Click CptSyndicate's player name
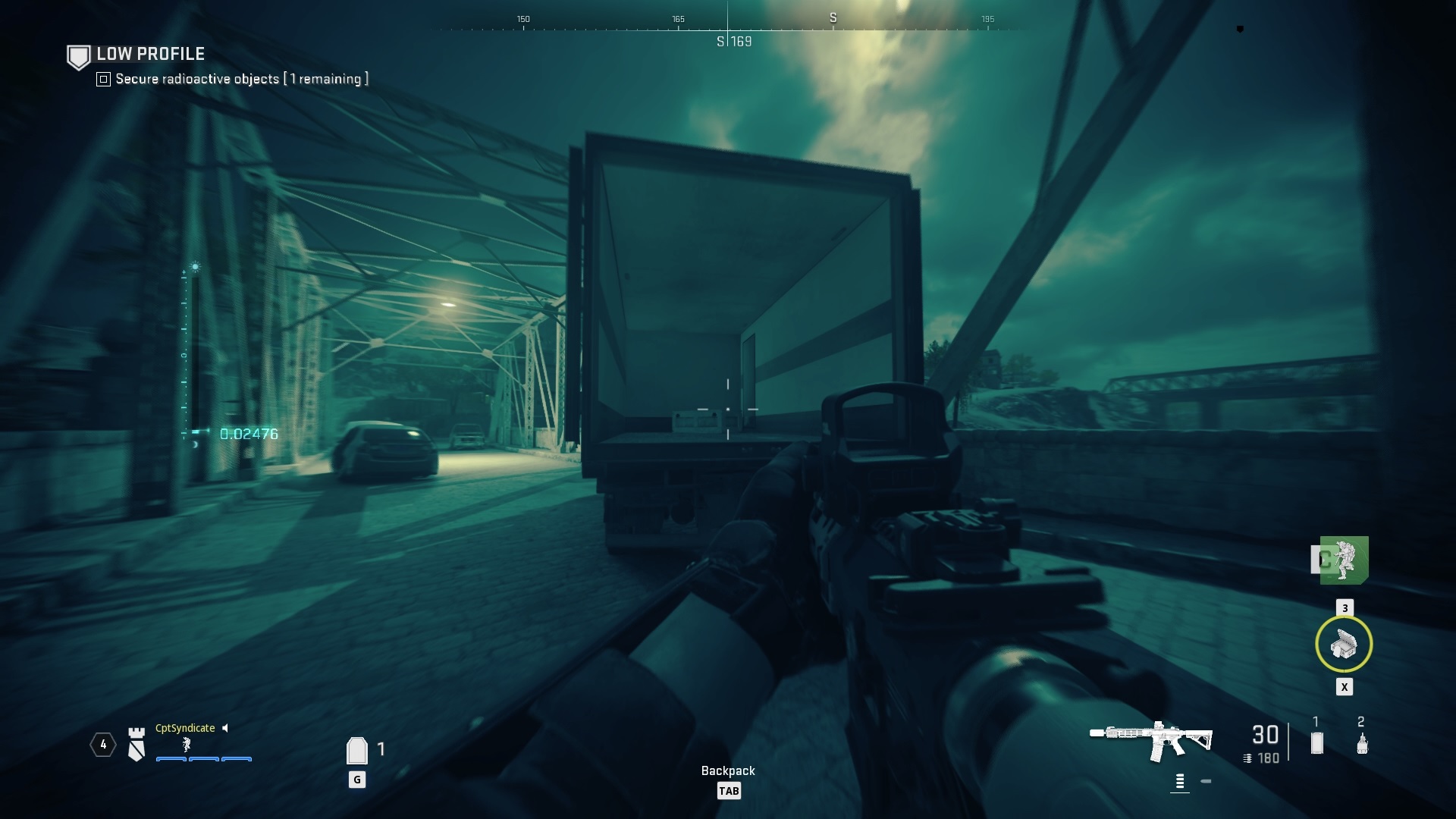 pos(184,728)
